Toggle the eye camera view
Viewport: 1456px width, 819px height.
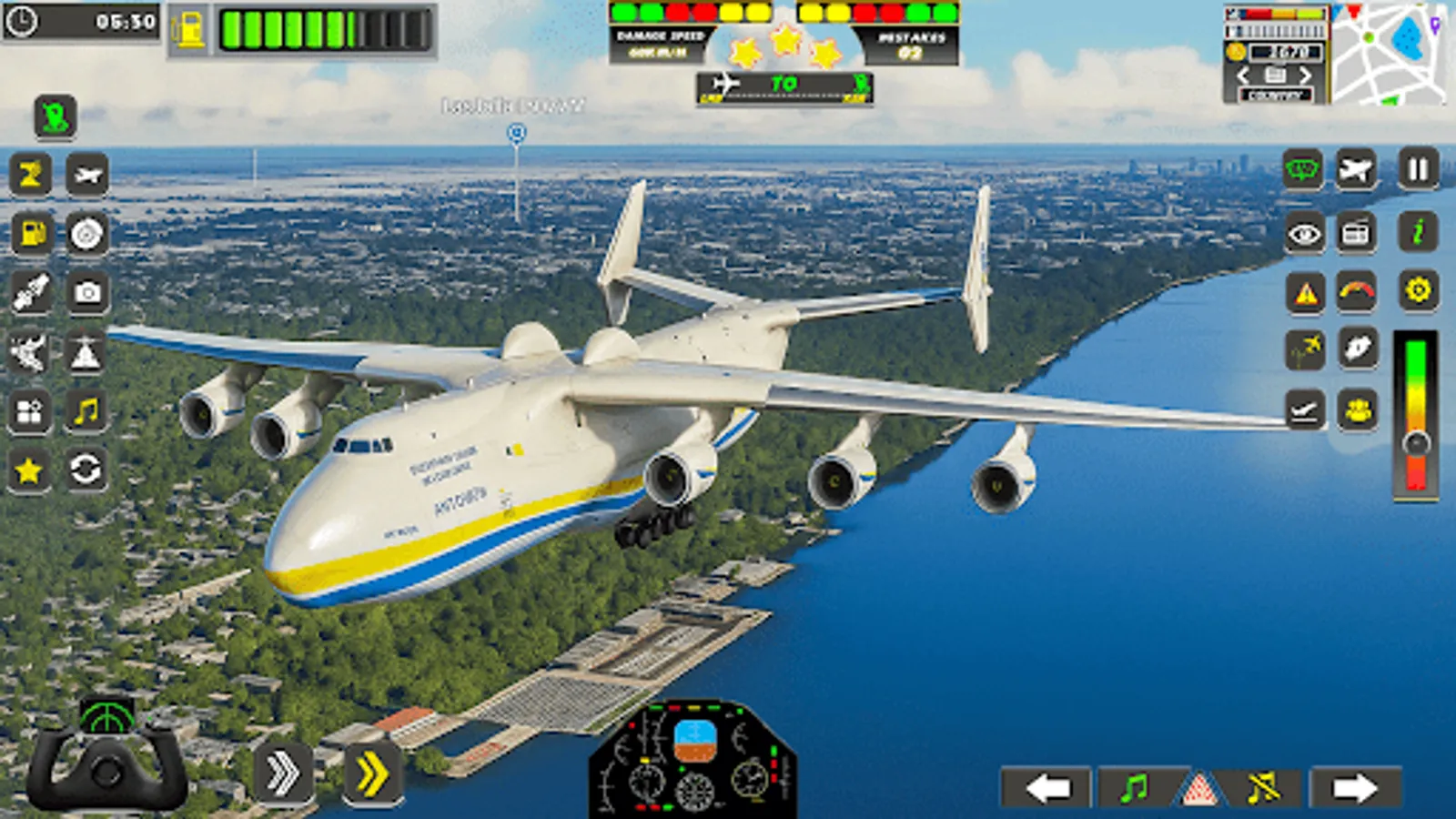pyautogui.click(x=1304, y=234)
